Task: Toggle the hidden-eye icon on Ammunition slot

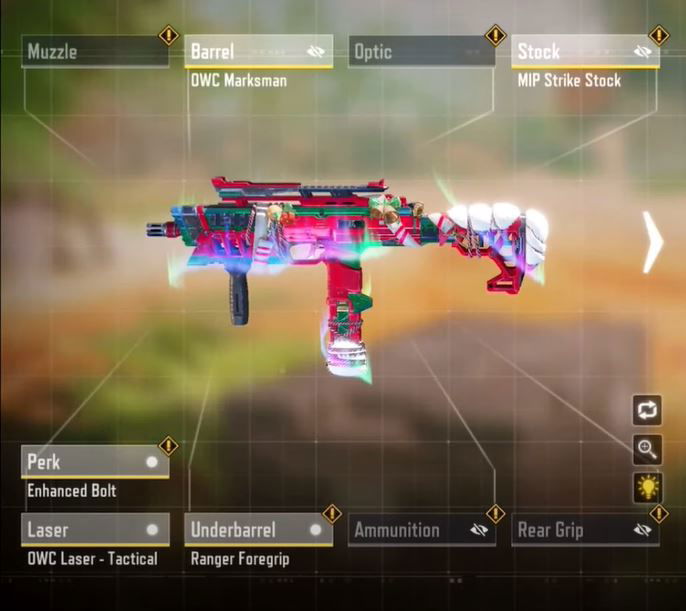Action: (479, 530)
